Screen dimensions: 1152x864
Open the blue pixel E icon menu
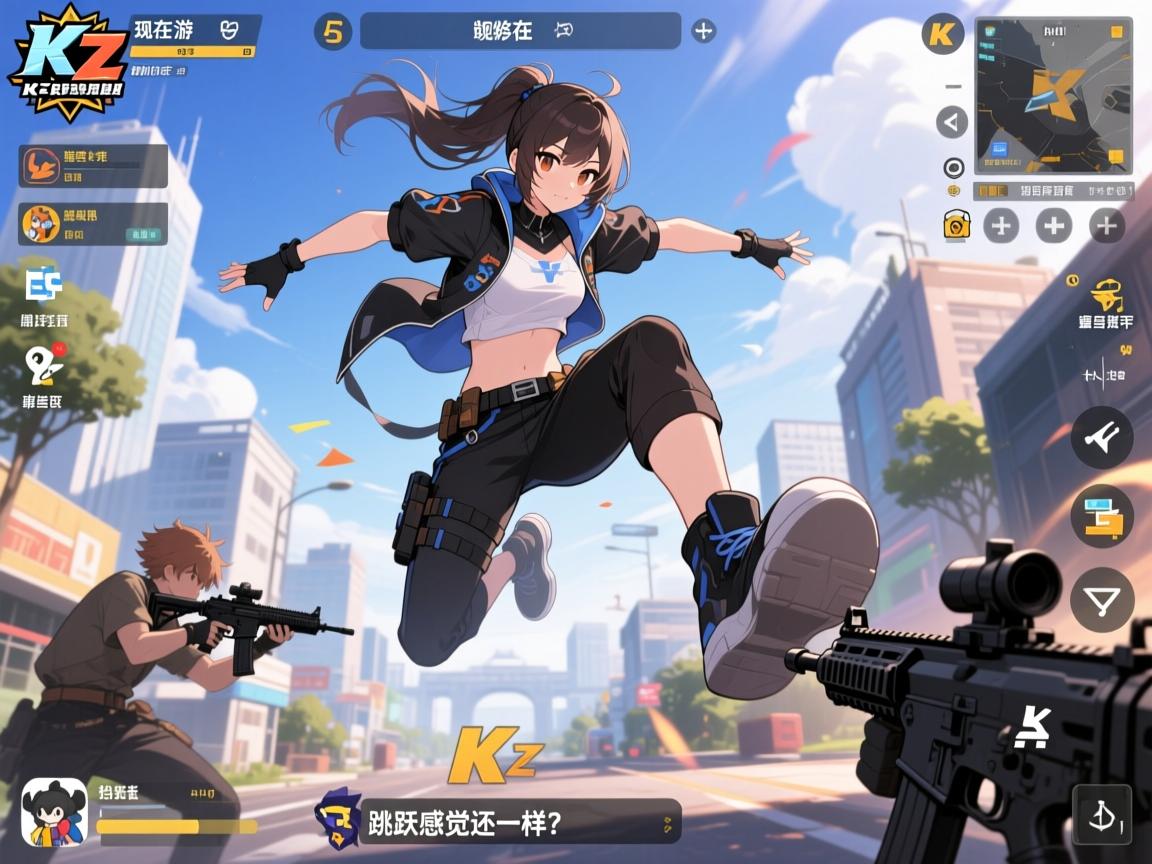pos(44,286)
